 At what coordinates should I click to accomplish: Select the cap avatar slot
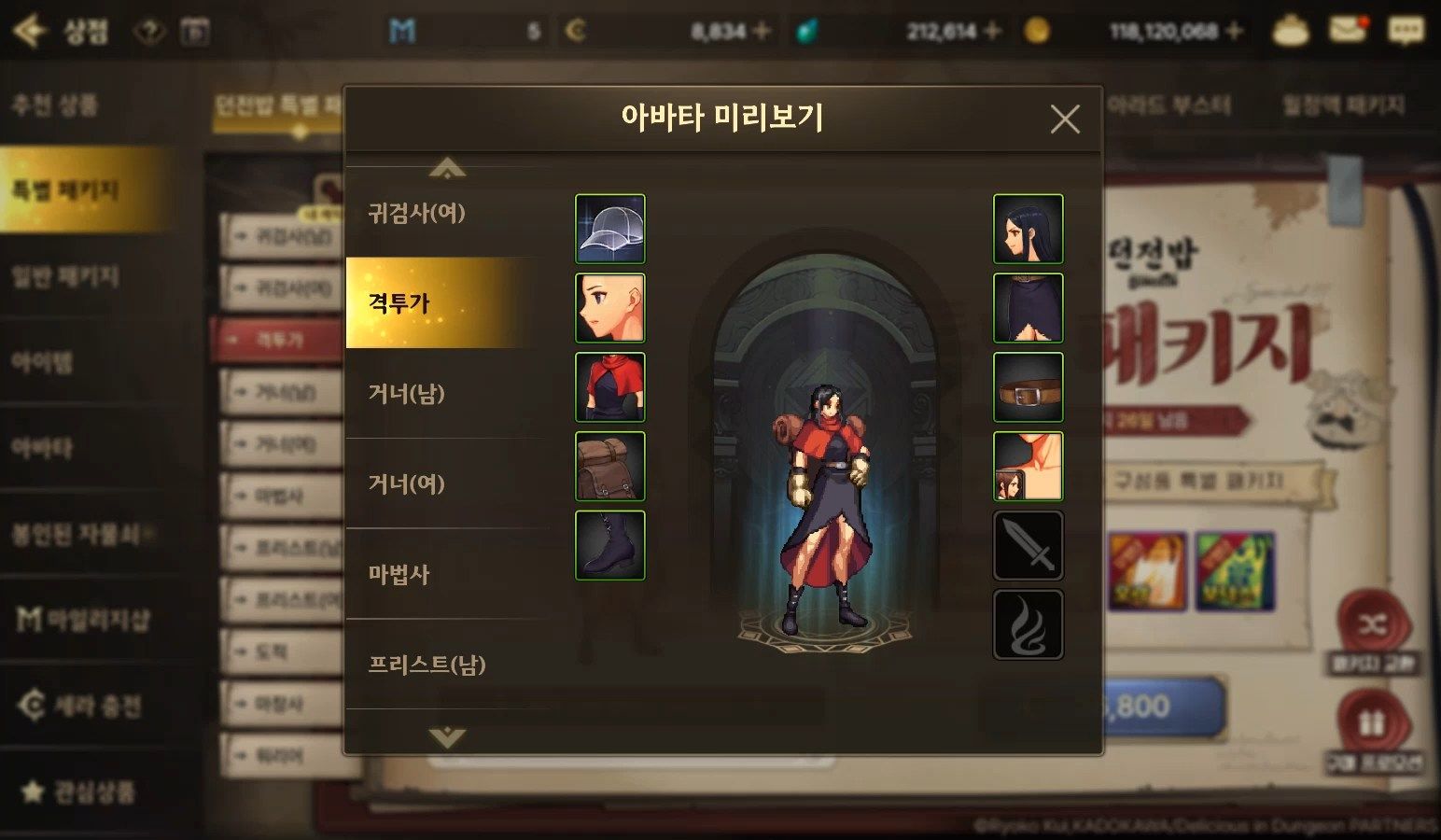(x=610, y=229)
